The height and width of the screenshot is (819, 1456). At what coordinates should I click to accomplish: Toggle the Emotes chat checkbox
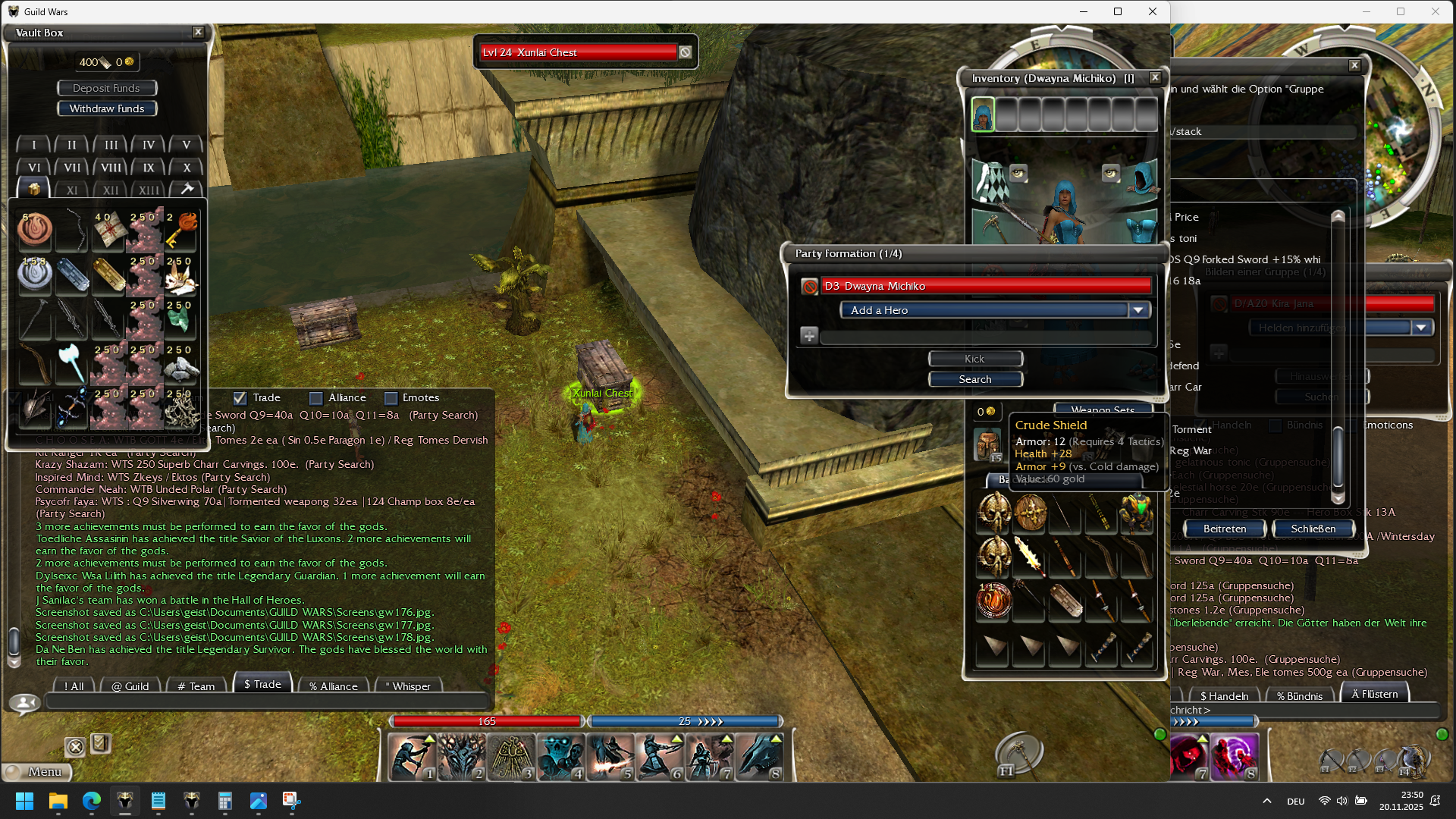(x=391, y=398)
